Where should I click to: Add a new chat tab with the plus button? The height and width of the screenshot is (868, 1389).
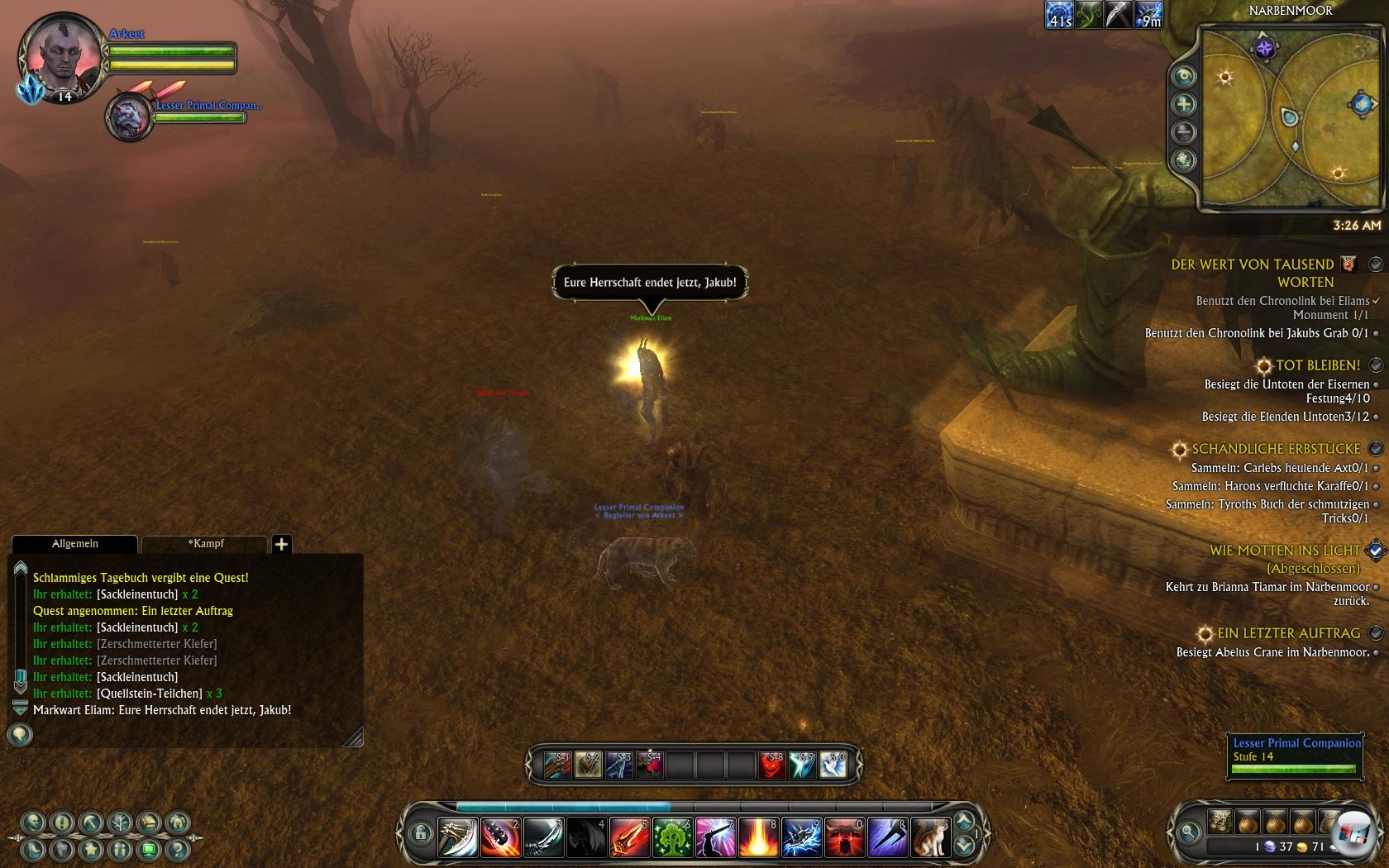(281, 544)
